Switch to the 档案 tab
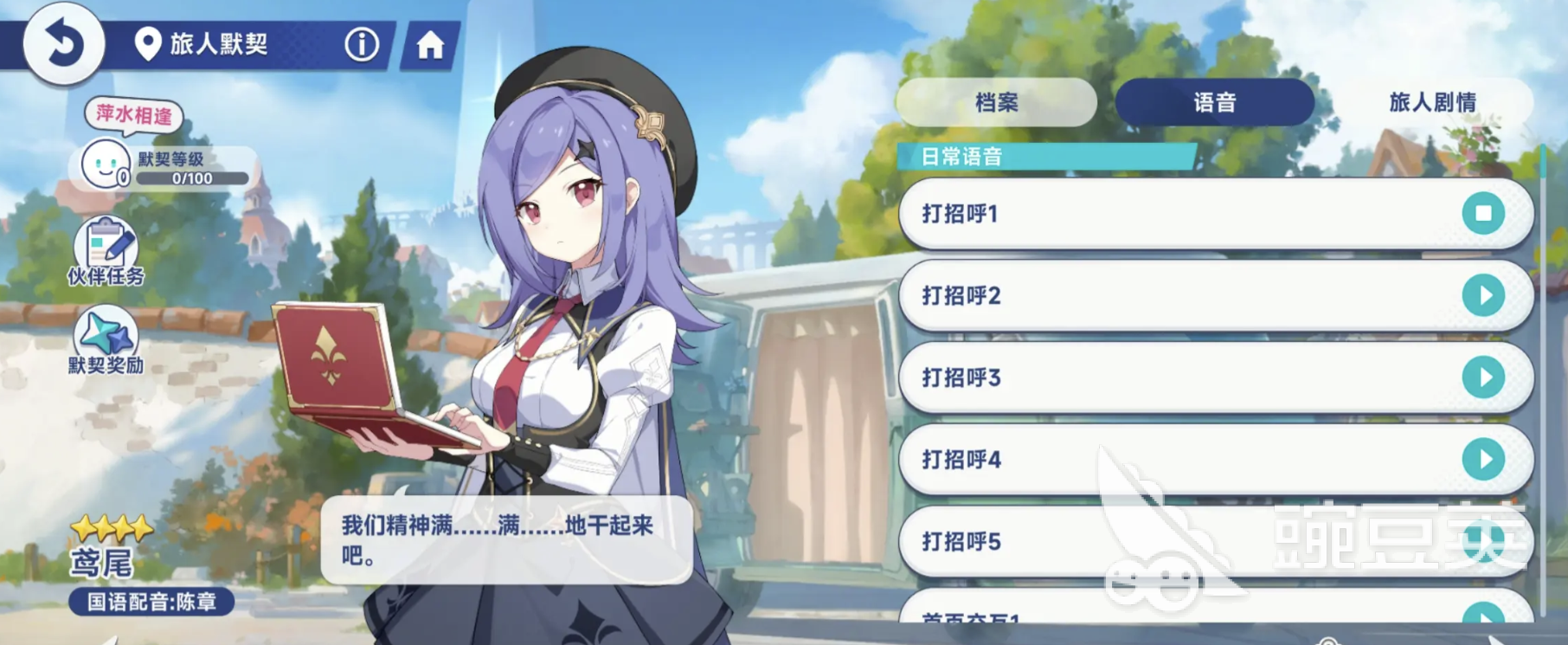1568x645 pixels. [x=995, y=101]
